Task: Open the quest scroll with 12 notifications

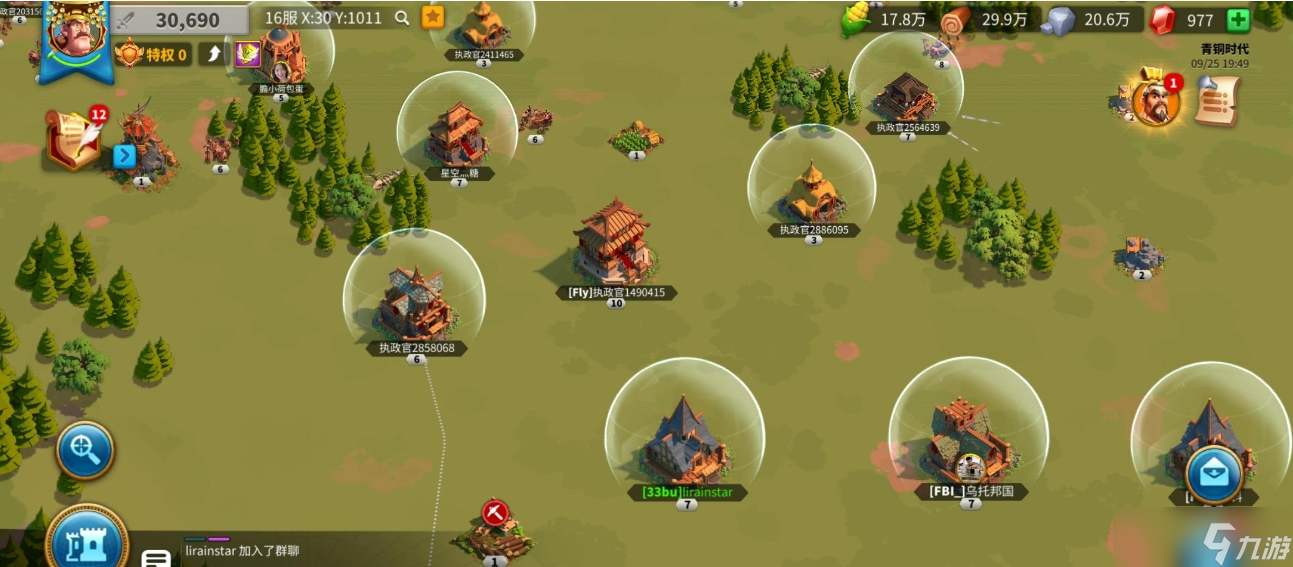Action: point(73,140)
